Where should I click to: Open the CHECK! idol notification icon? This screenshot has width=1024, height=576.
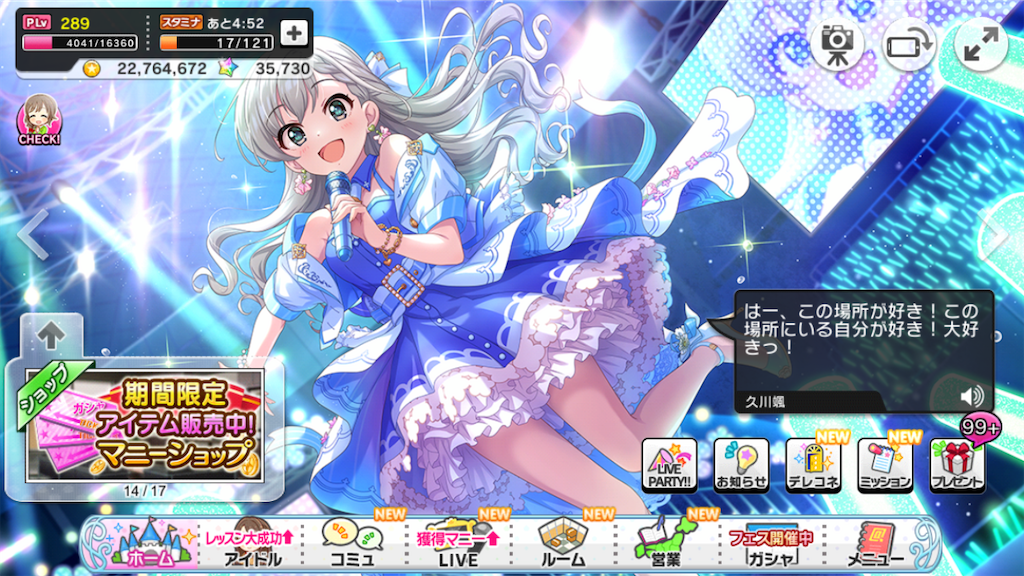pos(38,121)
